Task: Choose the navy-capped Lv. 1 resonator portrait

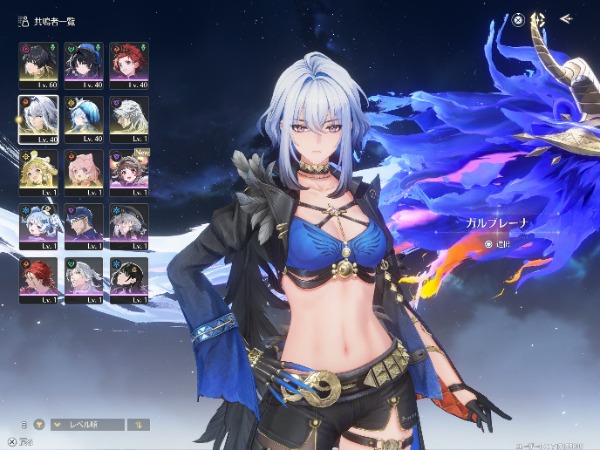Action: (x=83, y=225)
